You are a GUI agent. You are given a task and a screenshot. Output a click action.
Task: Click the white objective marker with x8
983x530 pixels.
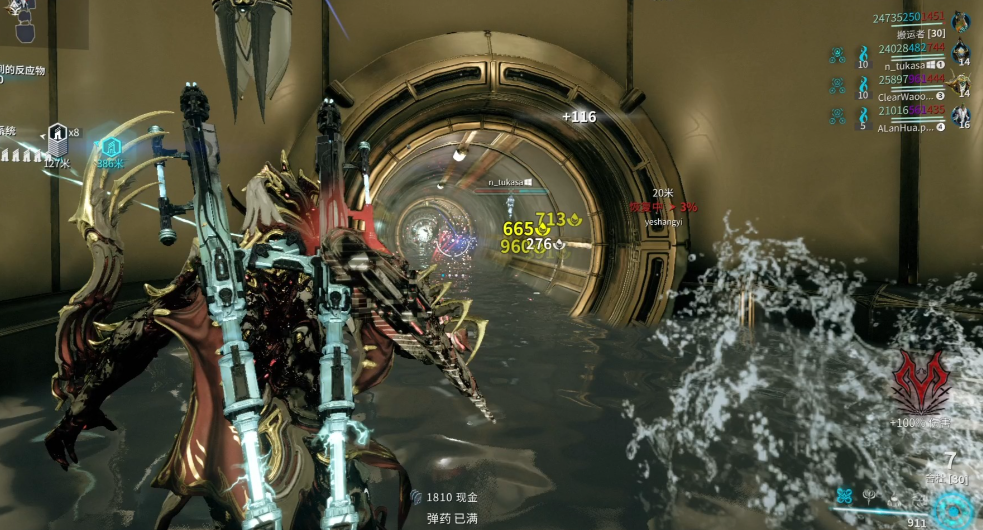click(58, 137)
